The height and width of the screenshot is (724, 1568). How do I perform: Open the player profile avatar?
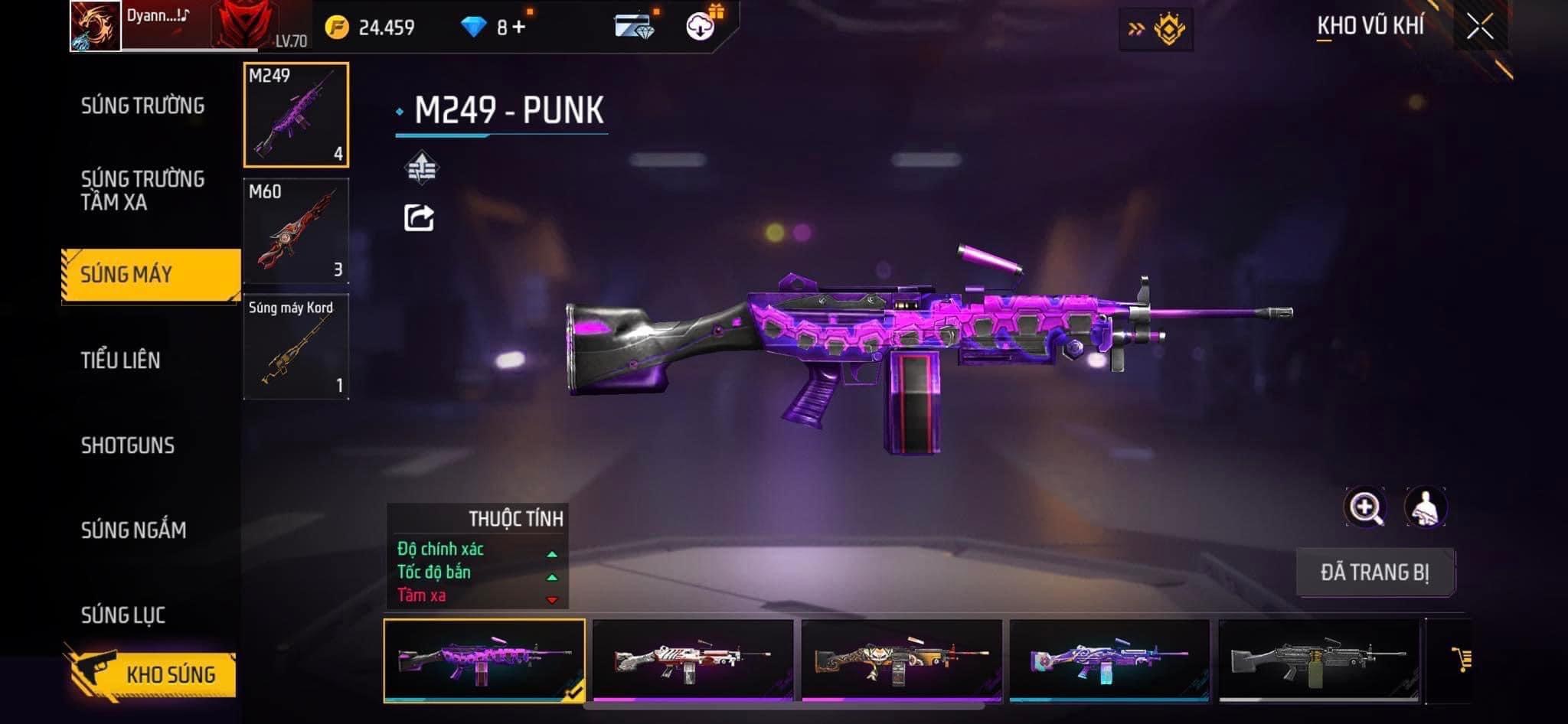point(96,26)
